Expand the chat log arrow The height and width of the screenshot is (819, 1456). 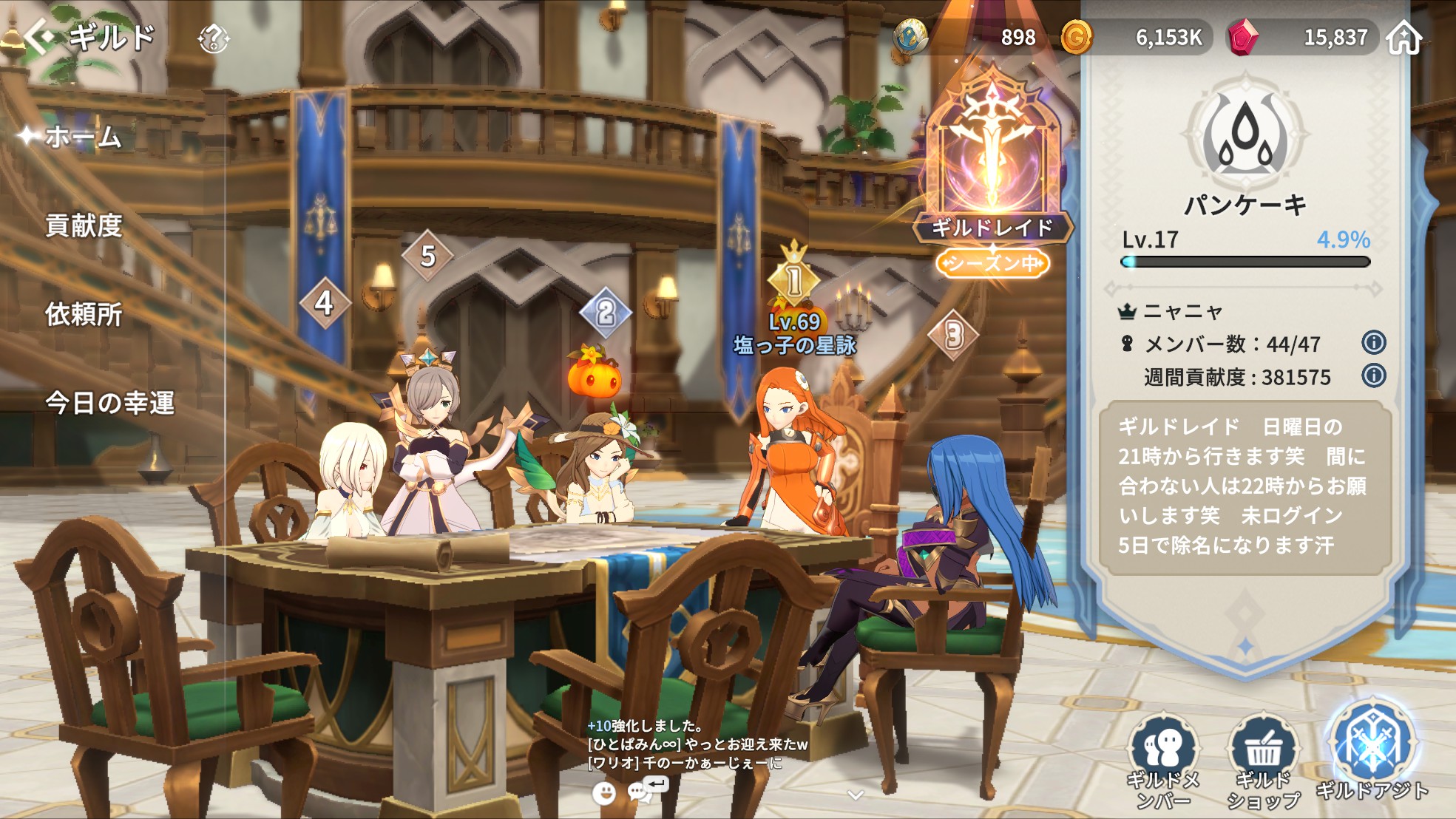click(856, 795)
